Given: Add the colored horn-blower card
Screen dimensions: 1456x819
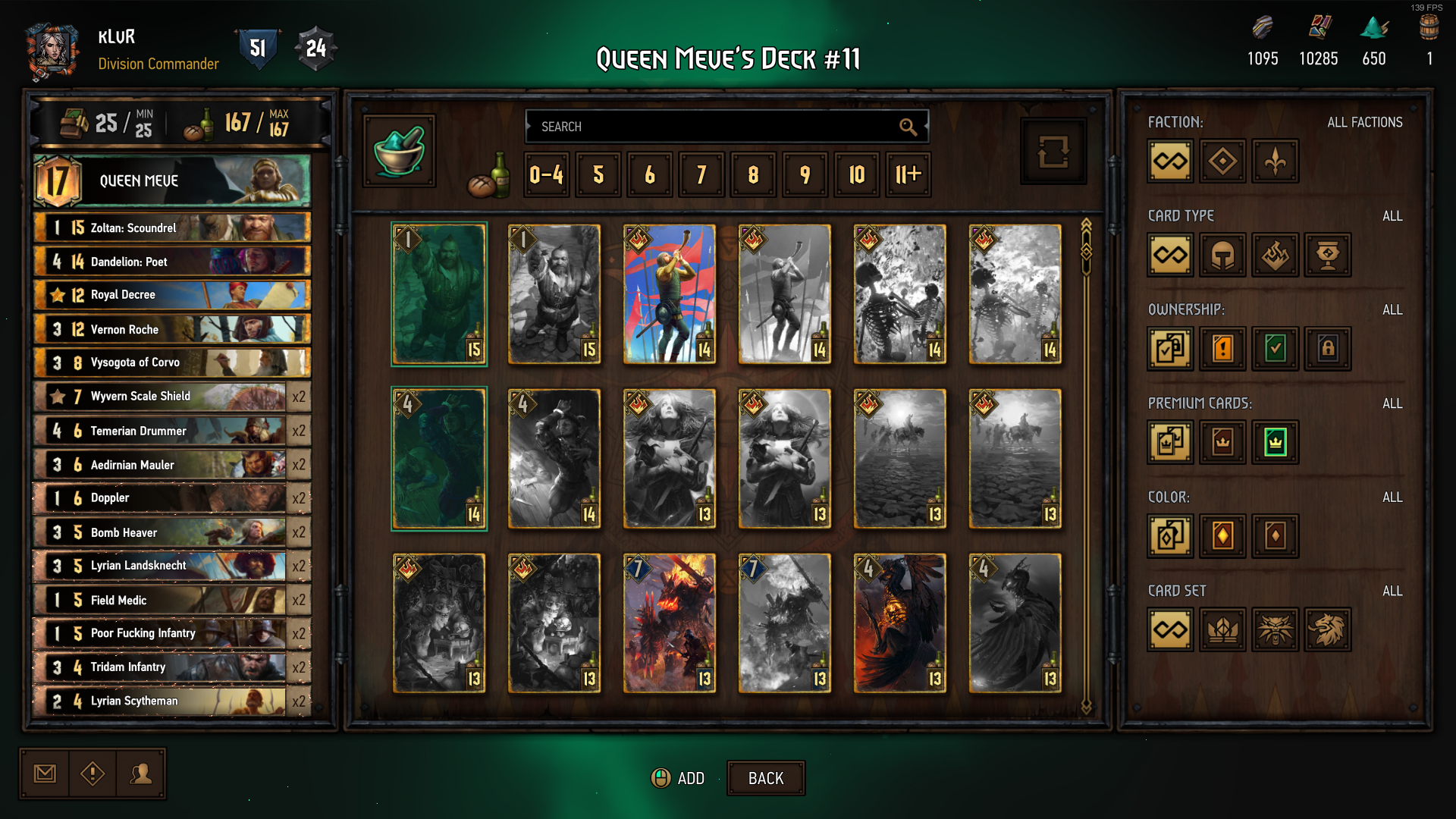Looking at the screenshot, I should 669,294.
